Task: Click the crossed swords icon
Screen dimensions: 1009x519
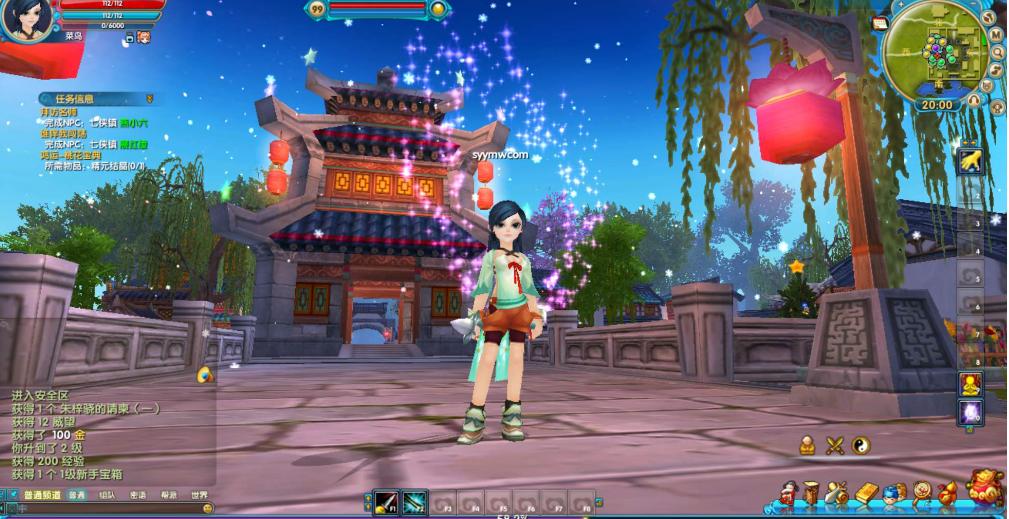Action: click(835, 446)
